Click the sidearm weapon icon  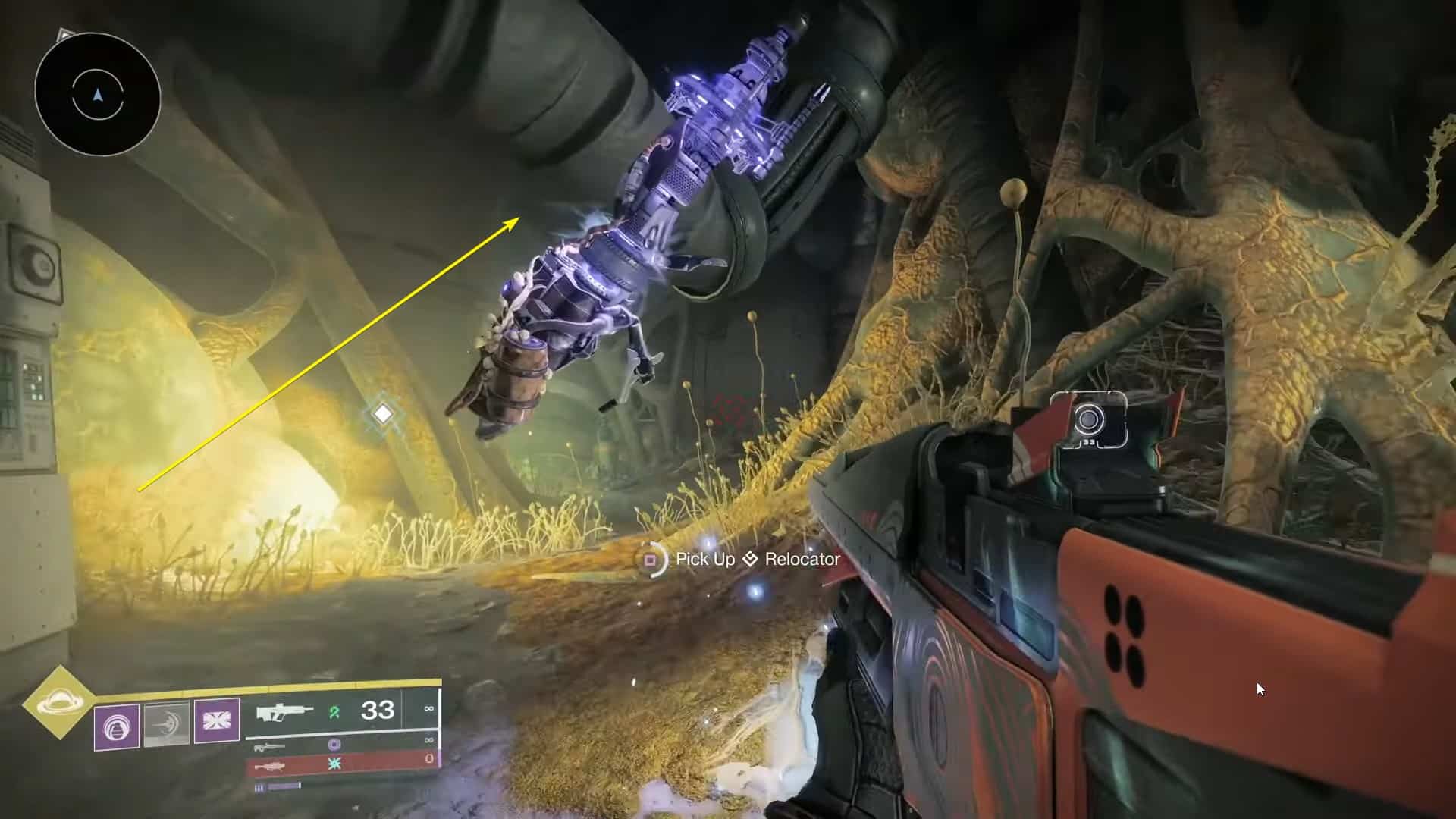pyautogui.click(x=269, y=747)
